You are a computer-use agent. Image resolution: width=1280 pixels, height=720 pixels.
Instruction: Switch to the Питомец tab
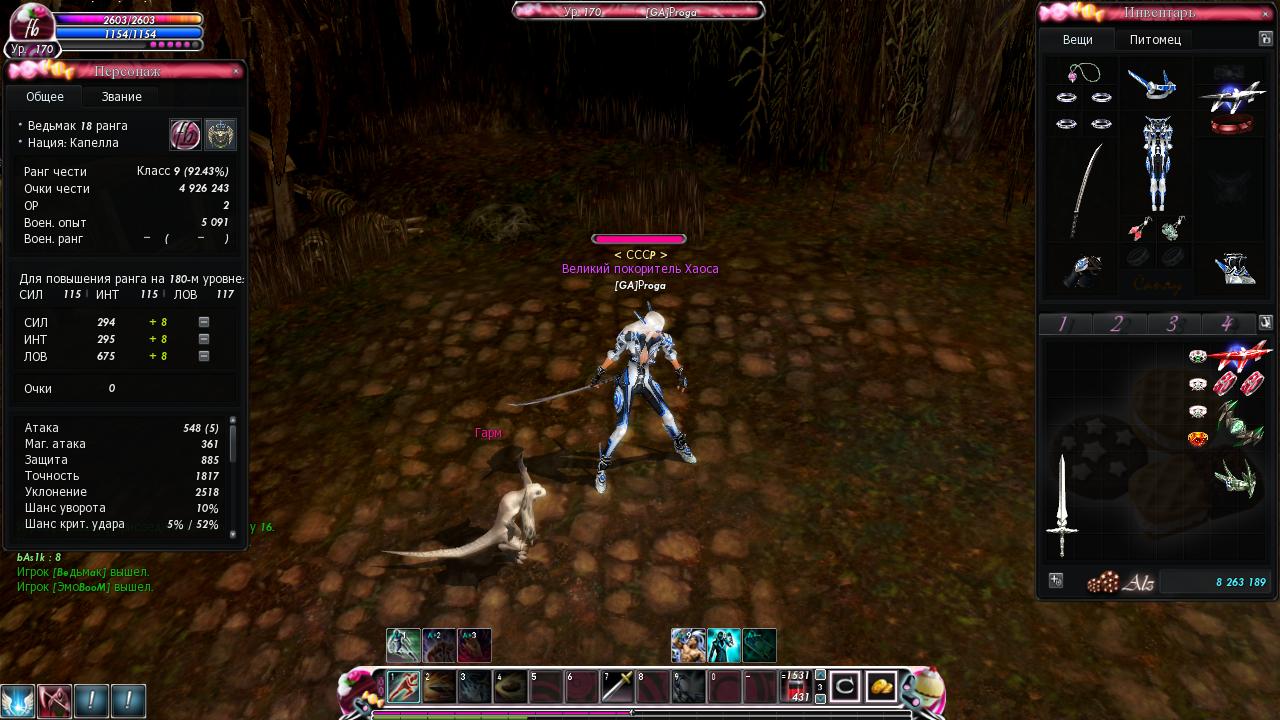click(1155, 40)
